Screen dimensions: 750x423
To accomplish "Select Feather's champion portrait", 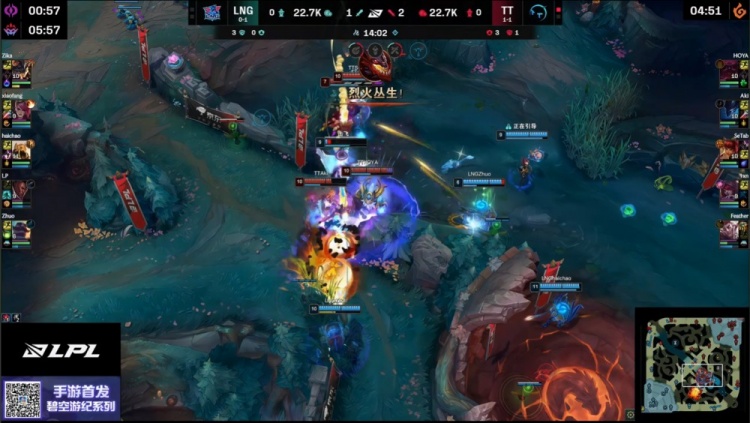I will point(731,229).
